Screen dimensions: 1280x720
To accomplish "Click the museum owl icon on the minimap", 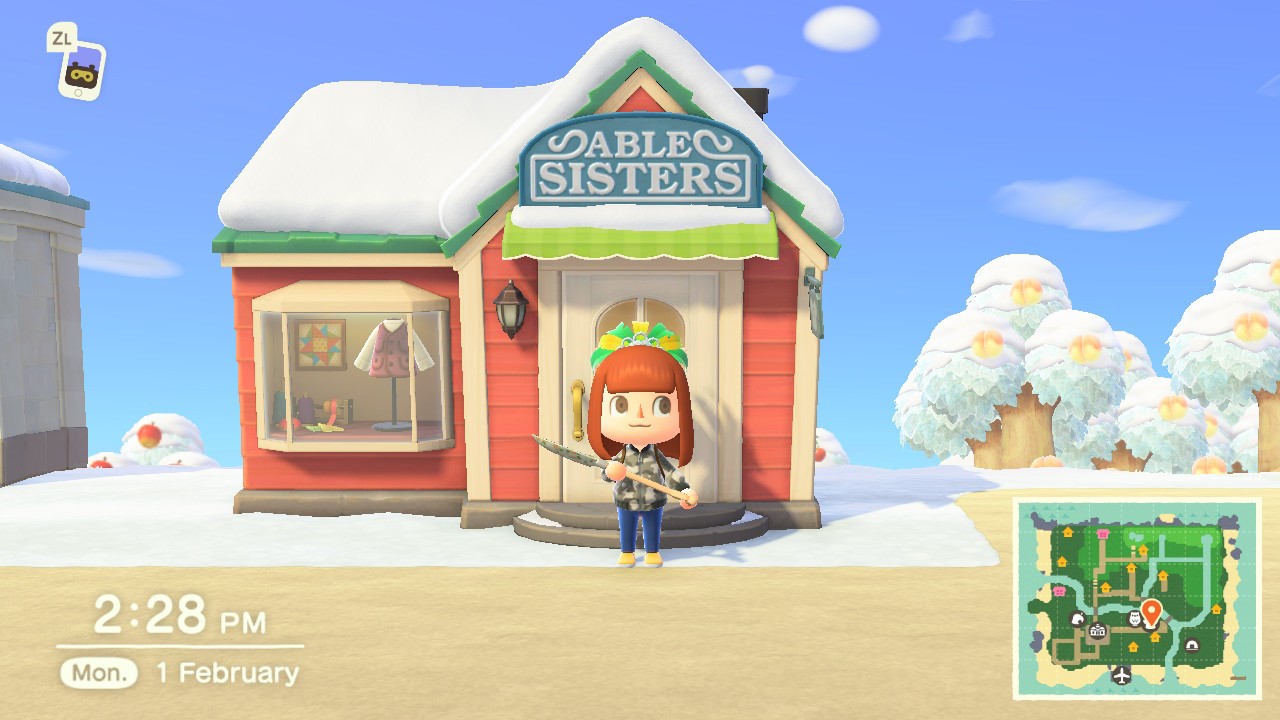I will [1134, 618].
